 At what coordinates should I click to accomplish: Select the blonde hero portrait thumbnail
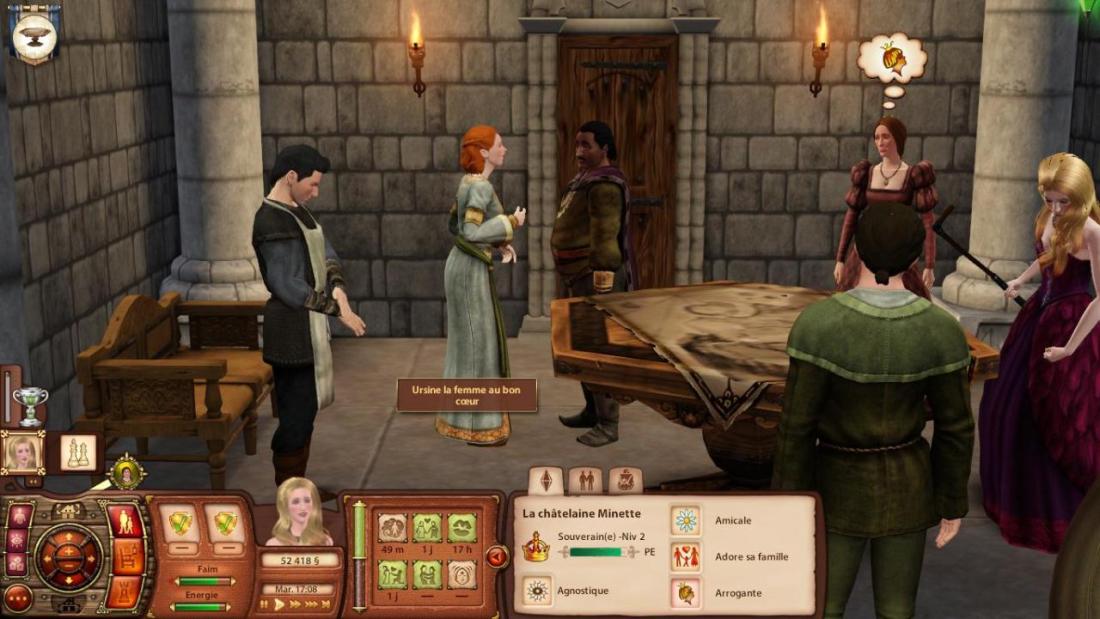[x=22, y=453]
